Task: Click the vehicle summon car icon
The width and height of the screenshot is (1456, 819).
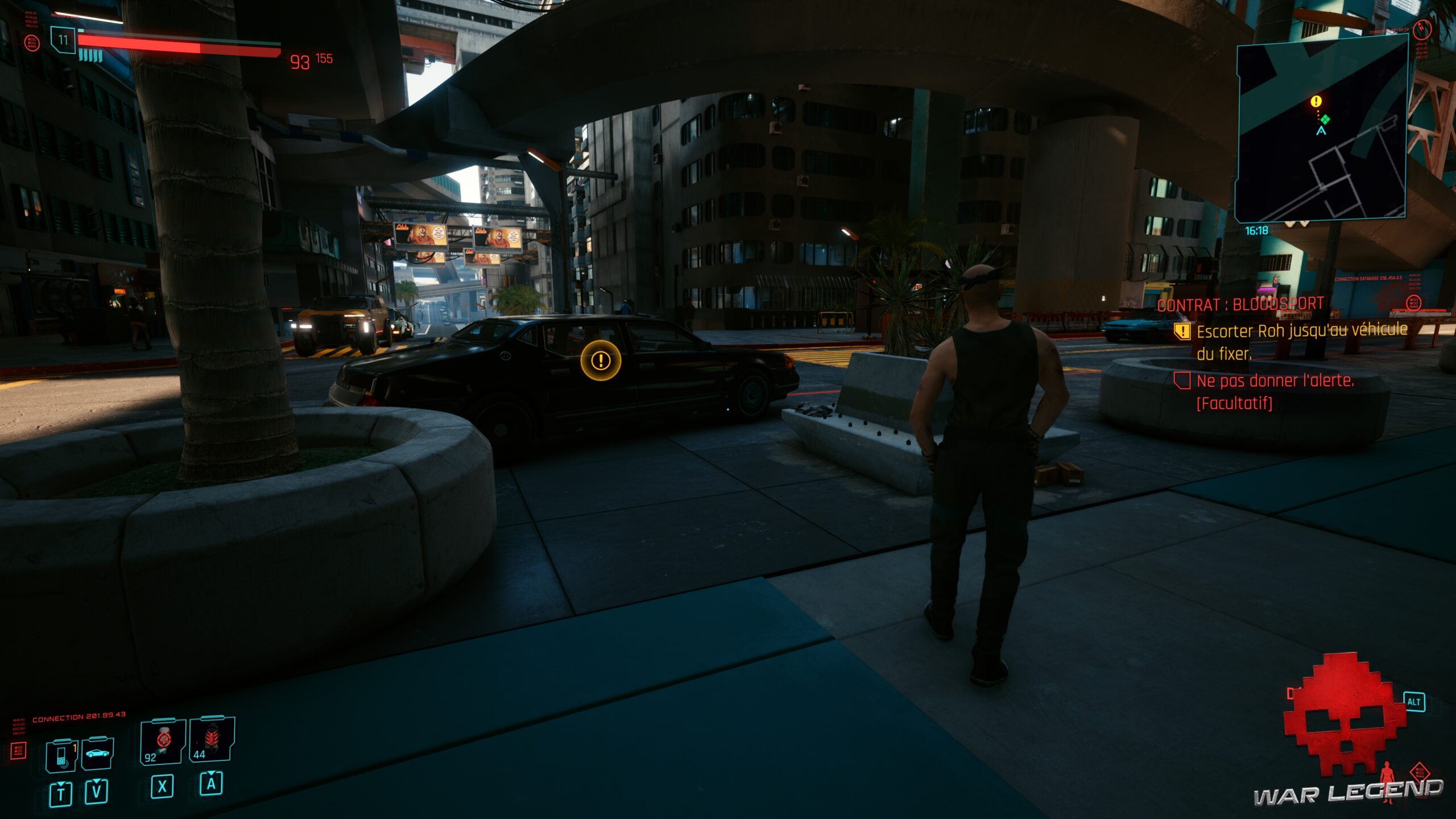Action: tap(98, 753)
